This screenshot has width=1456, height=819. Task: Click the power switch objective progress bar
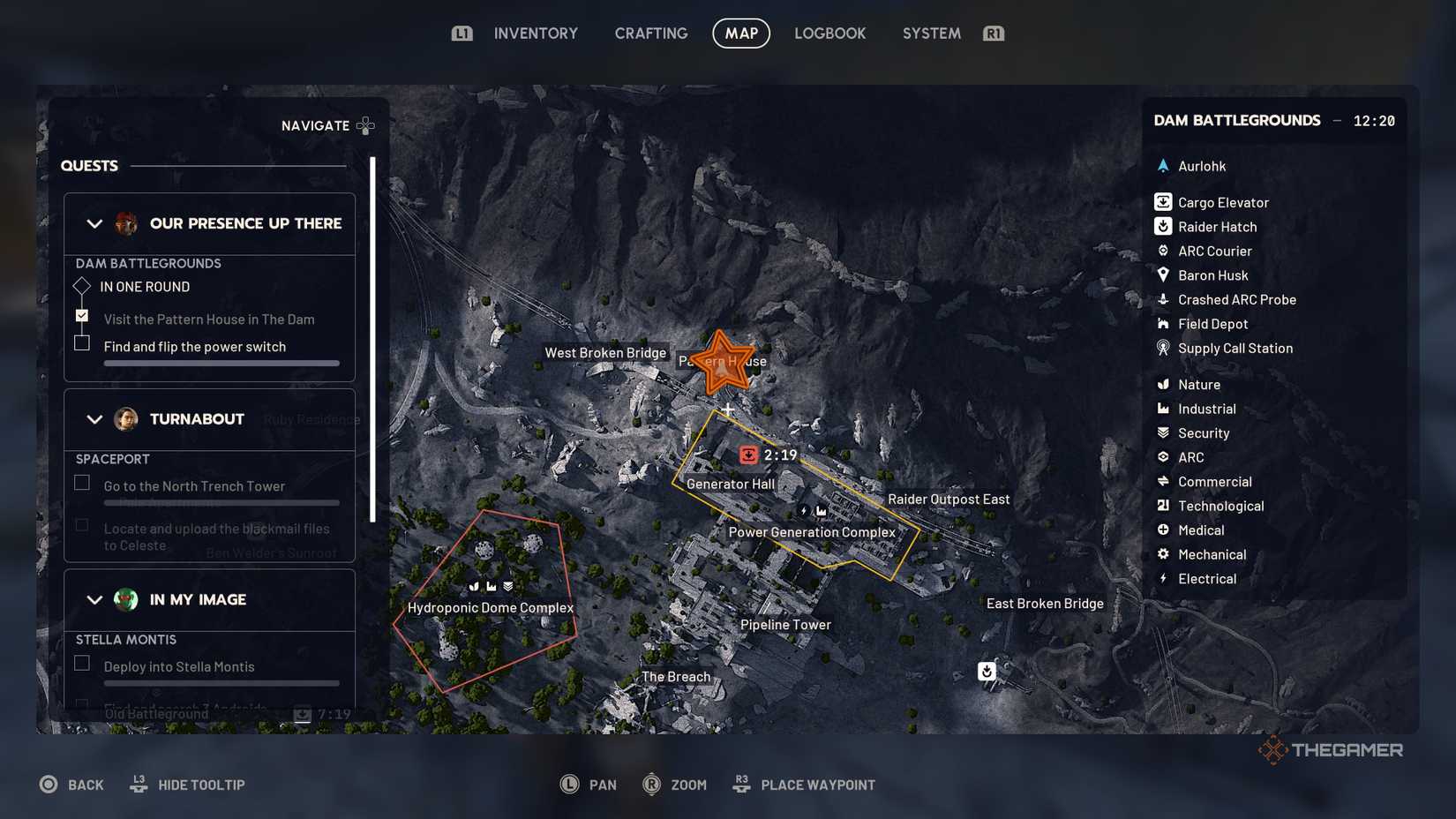(221, 363)
